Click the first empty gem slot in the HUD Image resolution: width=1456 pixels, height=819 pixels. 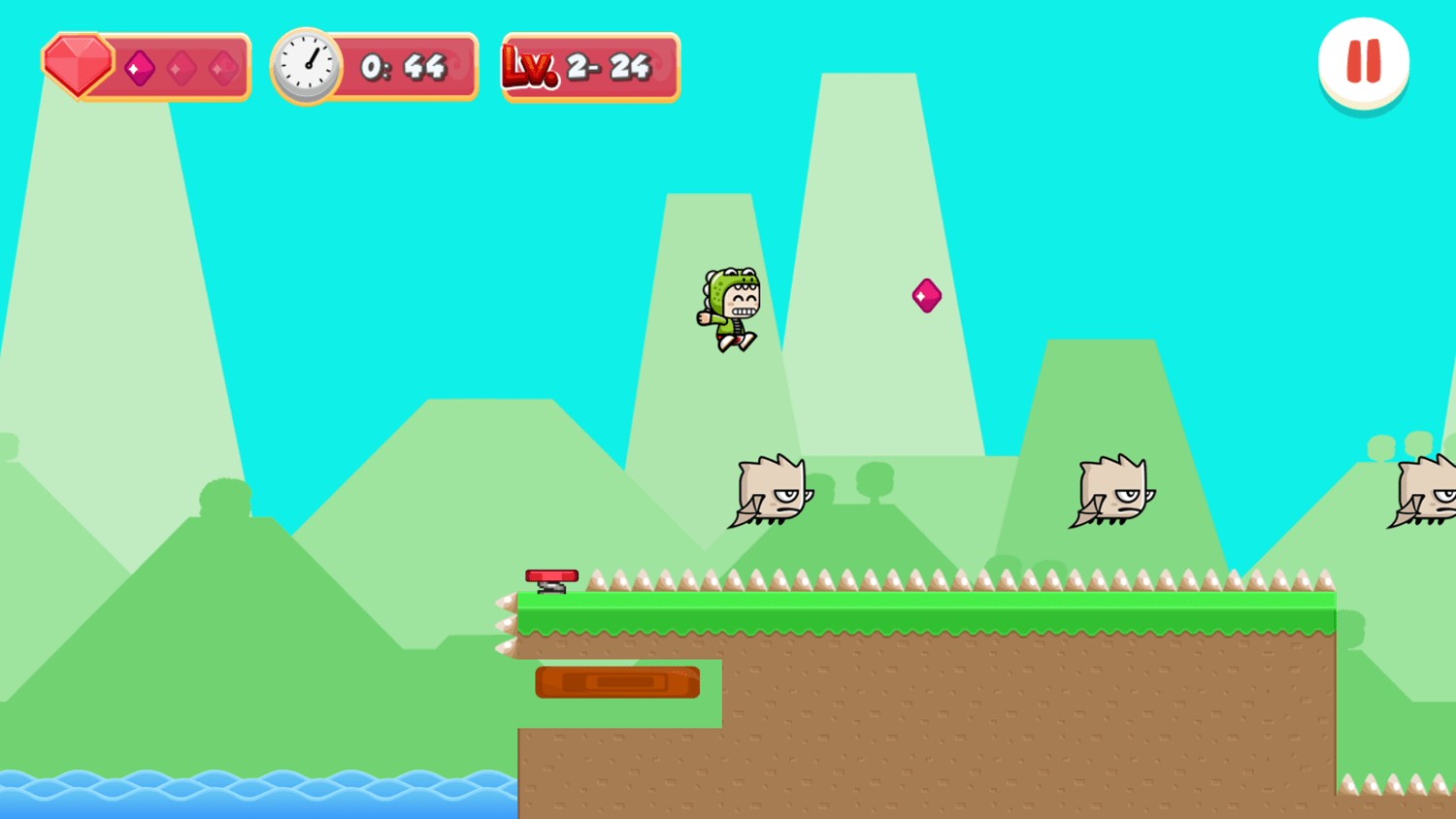click(x=182, y=68)
